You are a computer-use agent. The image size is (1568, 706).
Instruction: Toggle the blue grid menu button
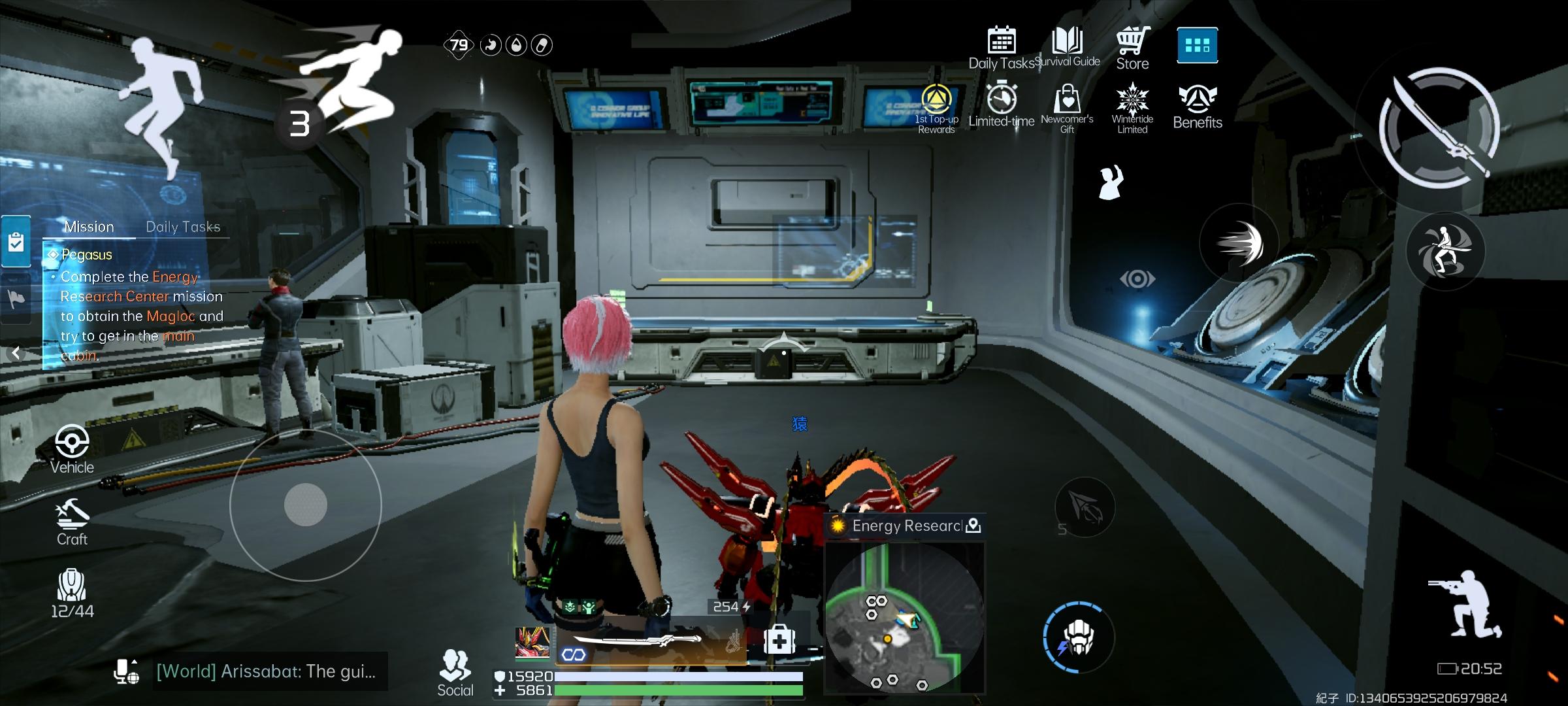click(x=1197, y=45)
